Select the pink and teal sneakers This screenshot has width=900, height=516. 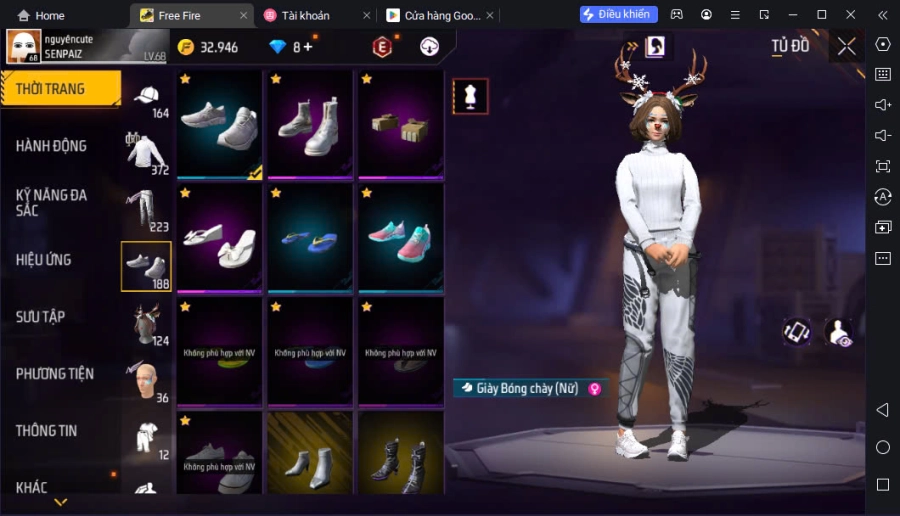point(400,239)
